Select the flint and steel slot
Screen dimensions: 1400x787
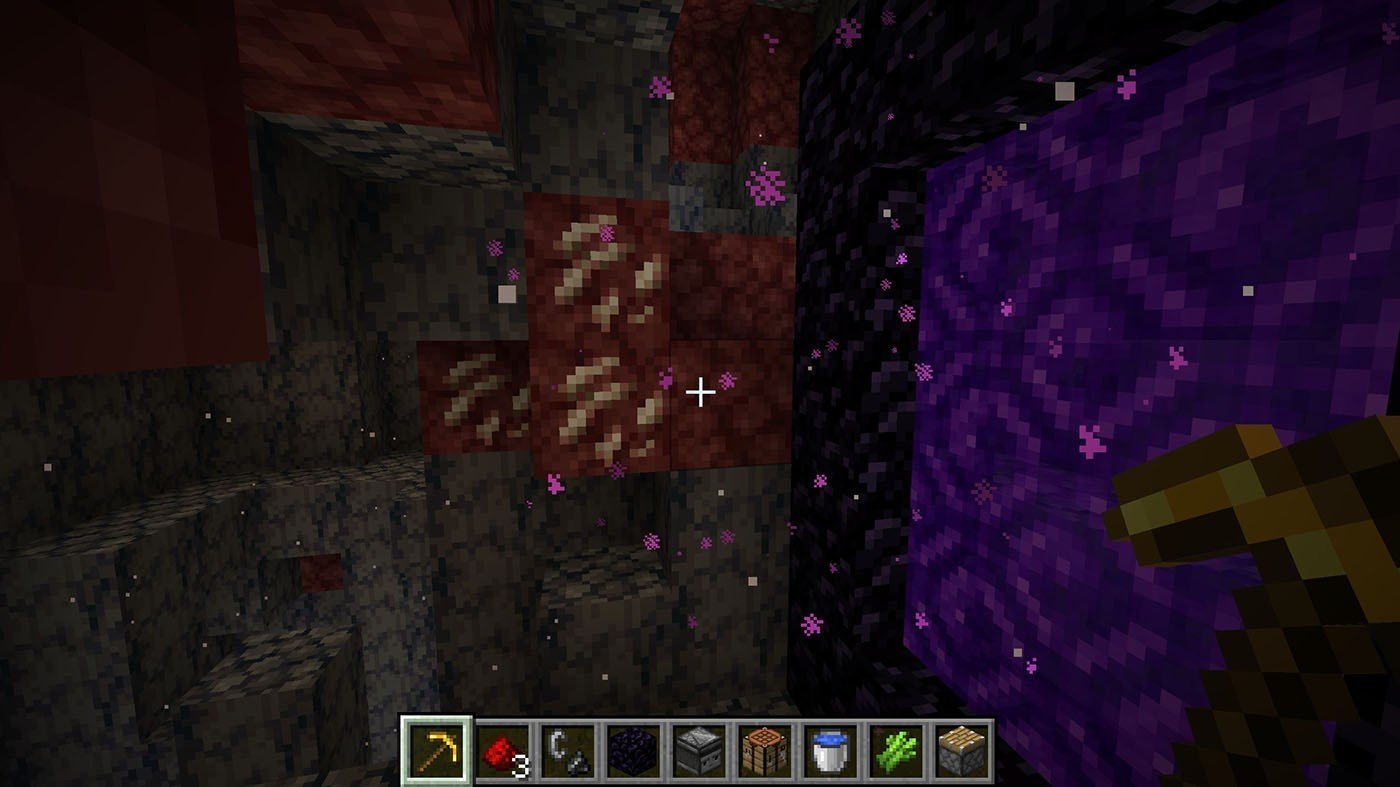(x=567, y=750)
